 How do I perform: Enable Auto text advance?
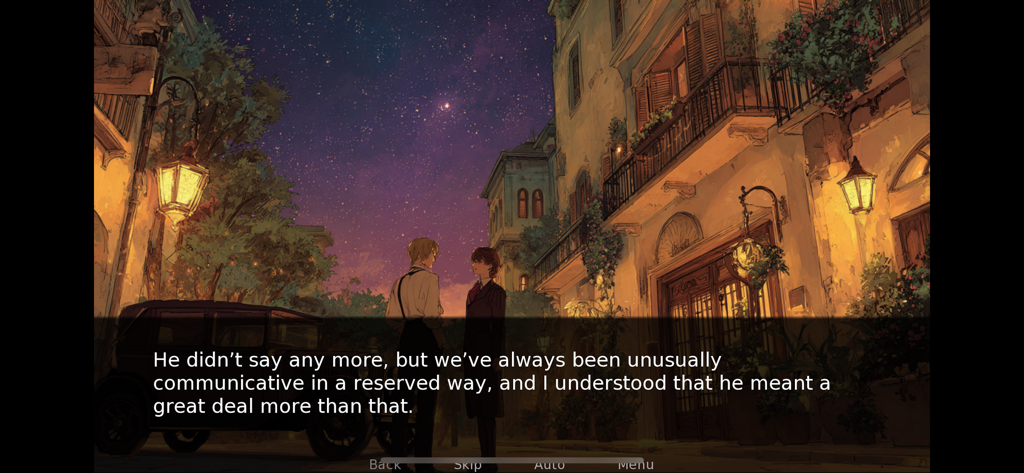549,464
